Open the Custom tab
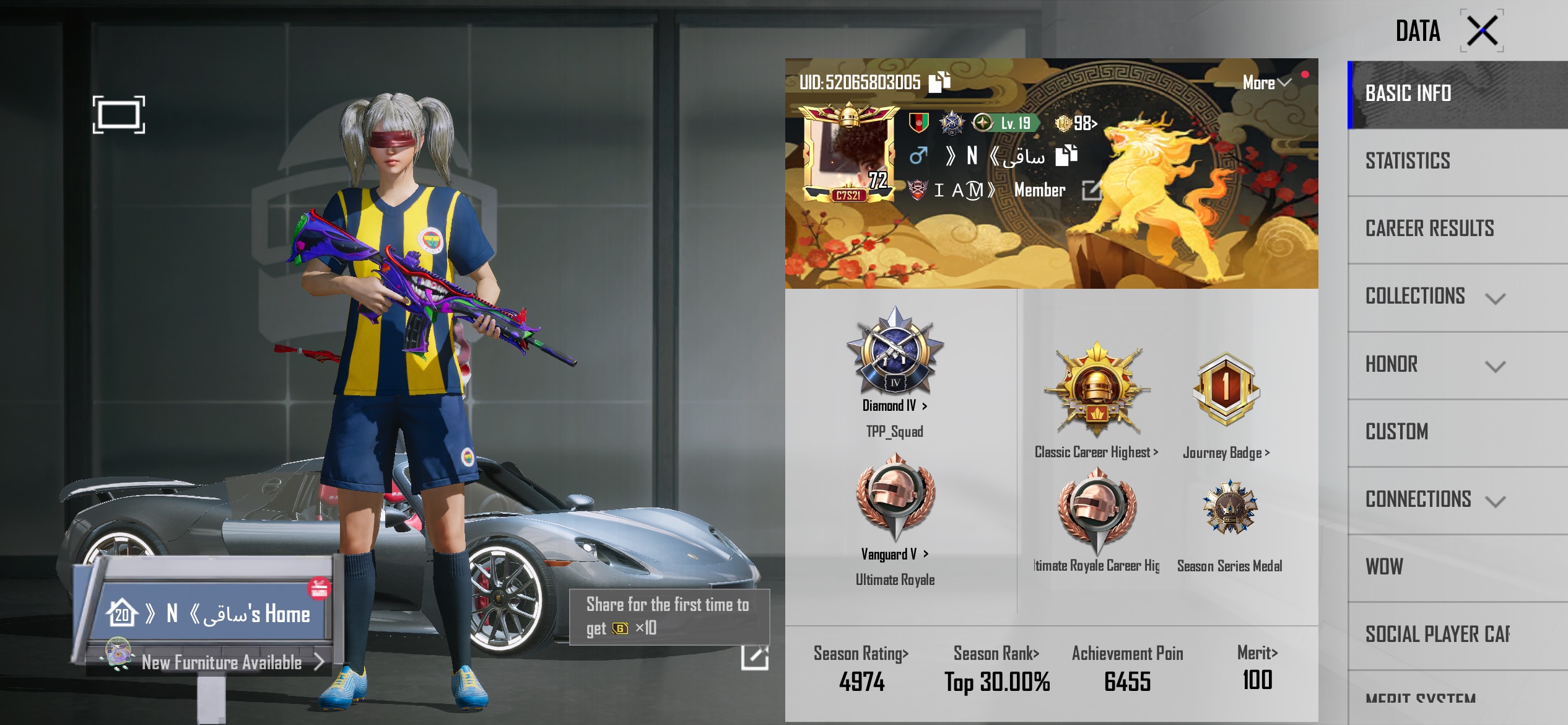Viewport: 1568px width, 725px height. pos(1397,432)
